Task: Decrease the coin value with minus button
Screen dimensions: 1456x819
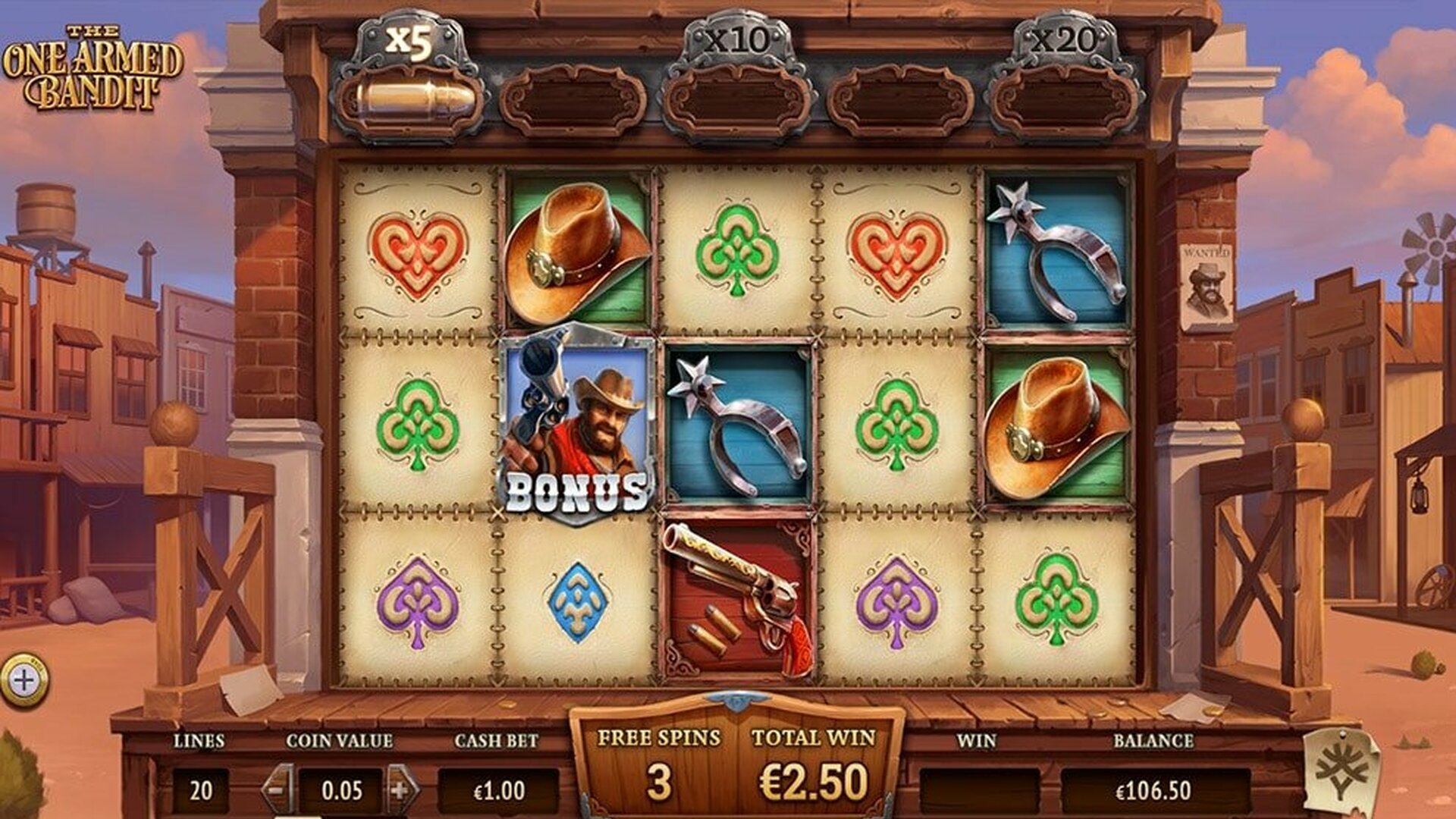Action: point(278,790)
